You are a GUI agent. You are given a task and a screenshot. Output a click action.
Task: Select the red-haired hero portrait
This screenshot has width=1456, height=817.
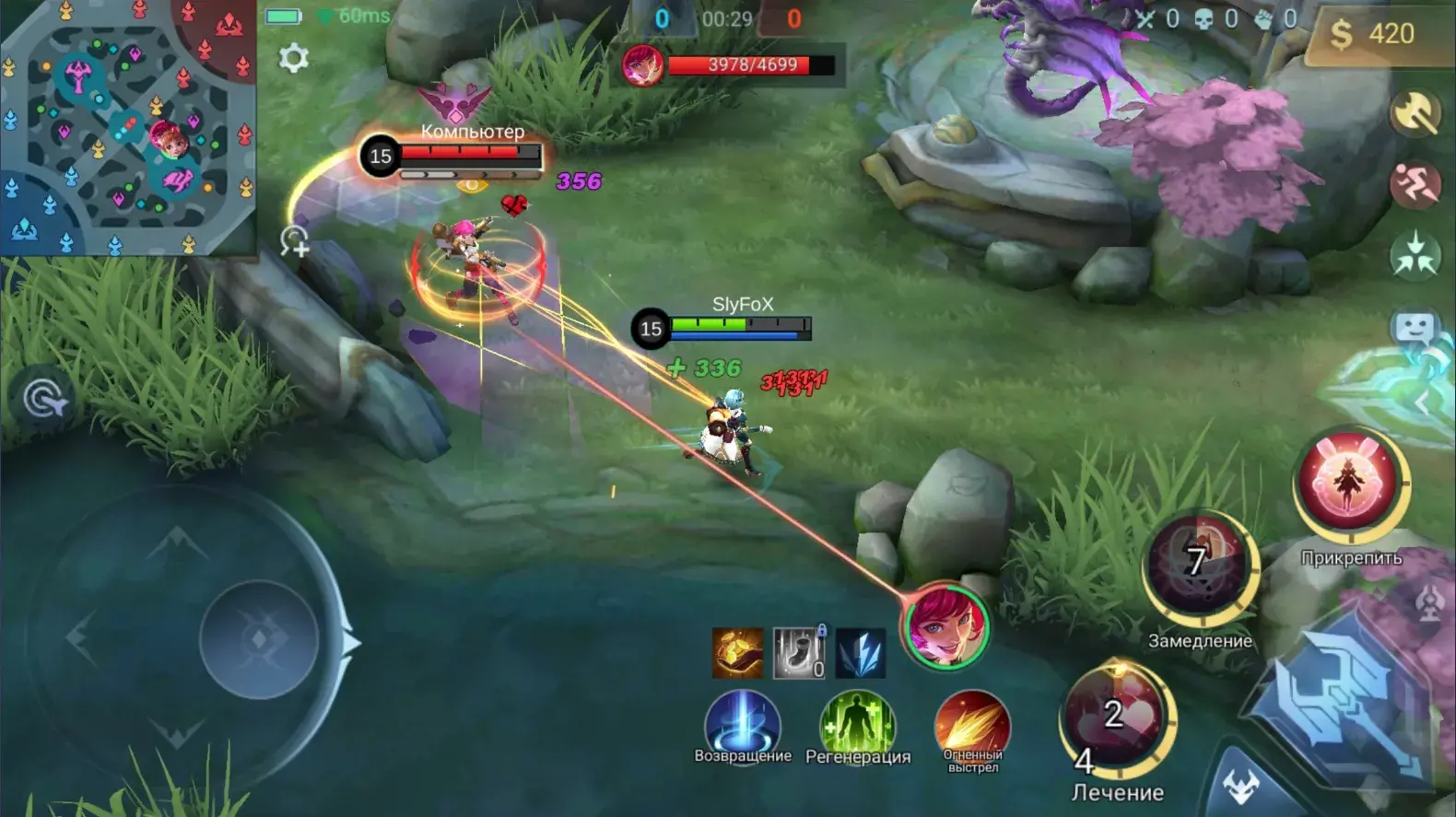tap(945, 626)
